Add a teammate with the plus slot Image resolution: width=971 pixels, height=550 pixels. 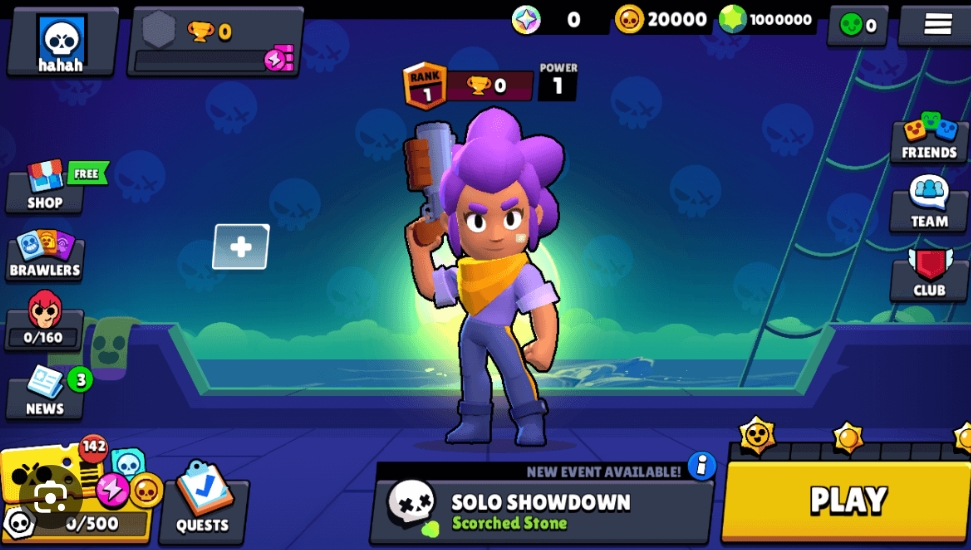[241, 247]
